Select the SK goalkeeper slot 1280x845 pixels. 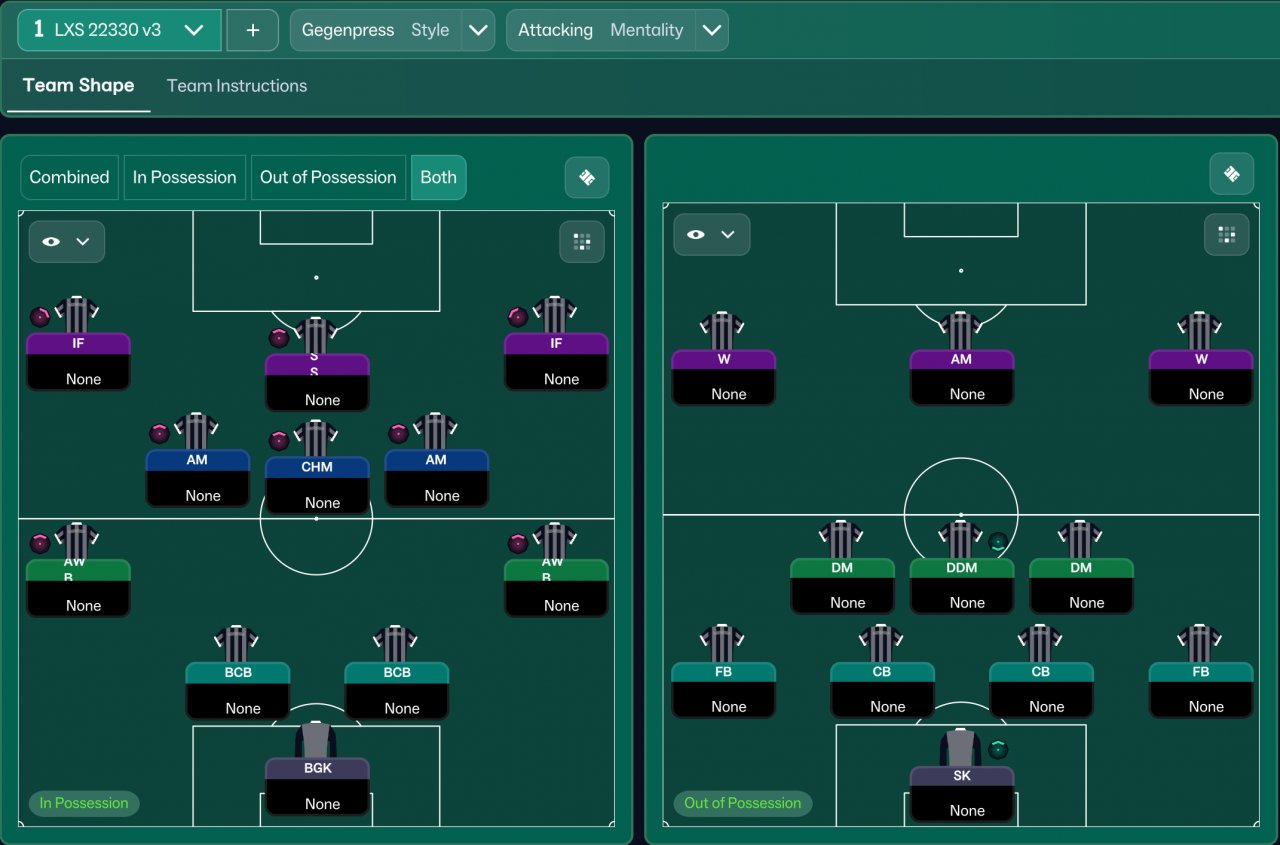[961, 792]
